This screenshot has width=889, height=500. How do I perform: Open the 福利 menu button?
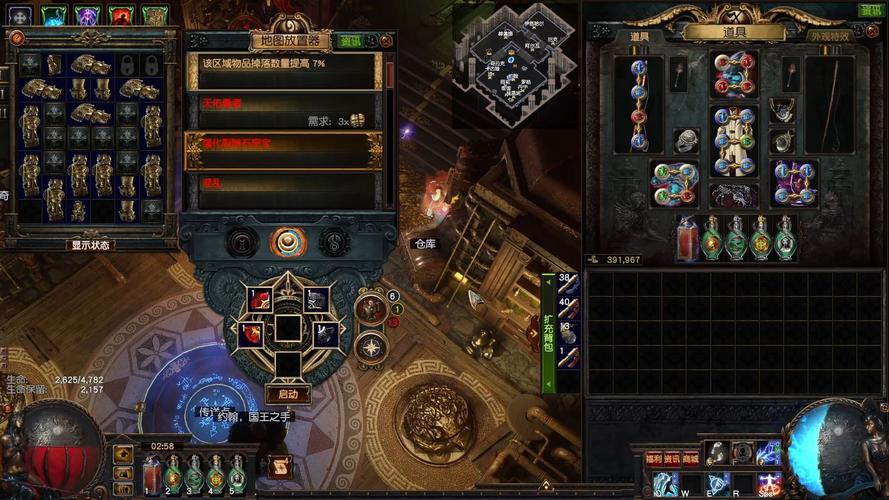coord(653,458)
